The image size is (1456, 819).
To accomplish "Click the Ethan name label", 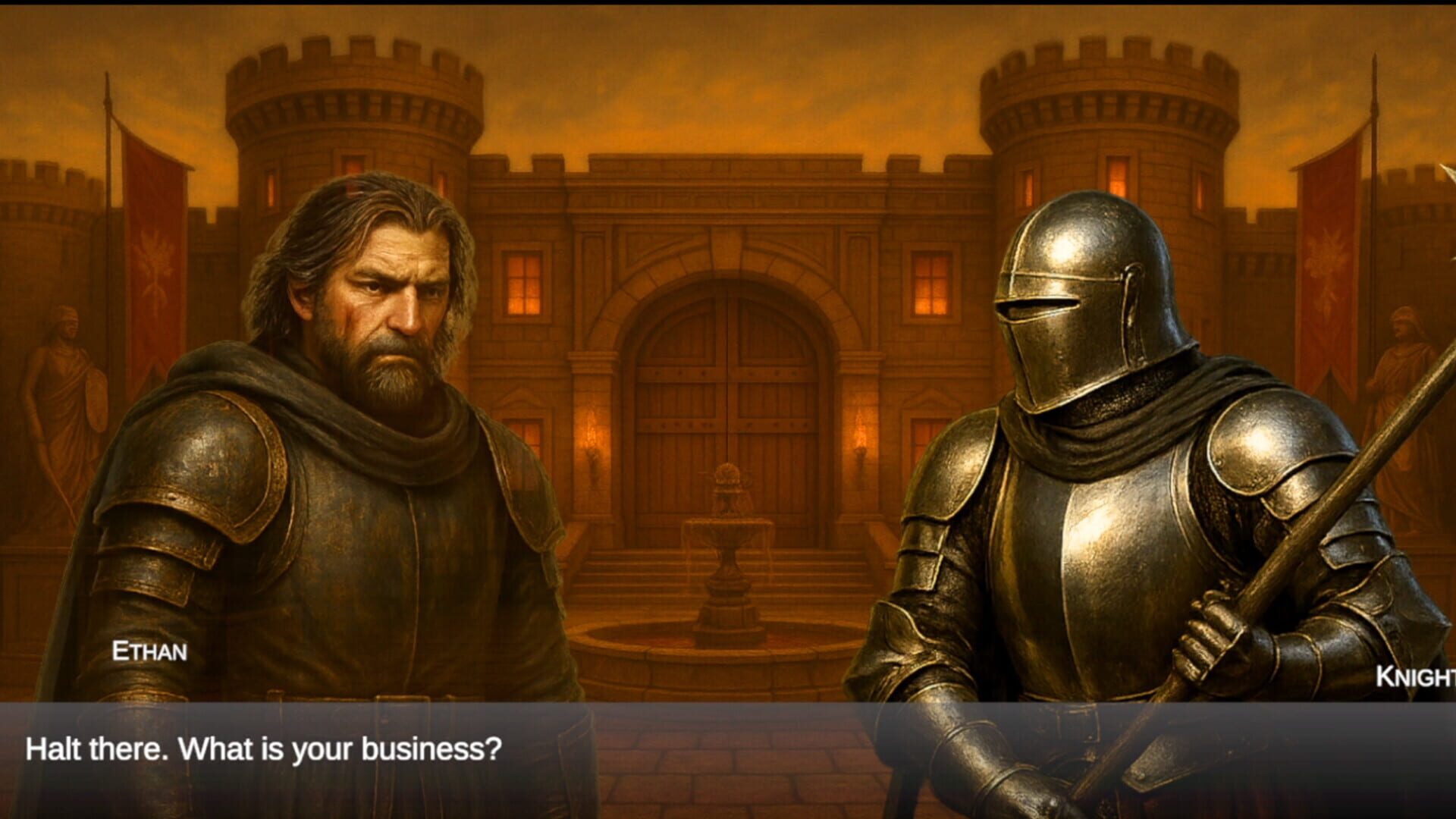I will pyautogui.click(x=150, y=651).
